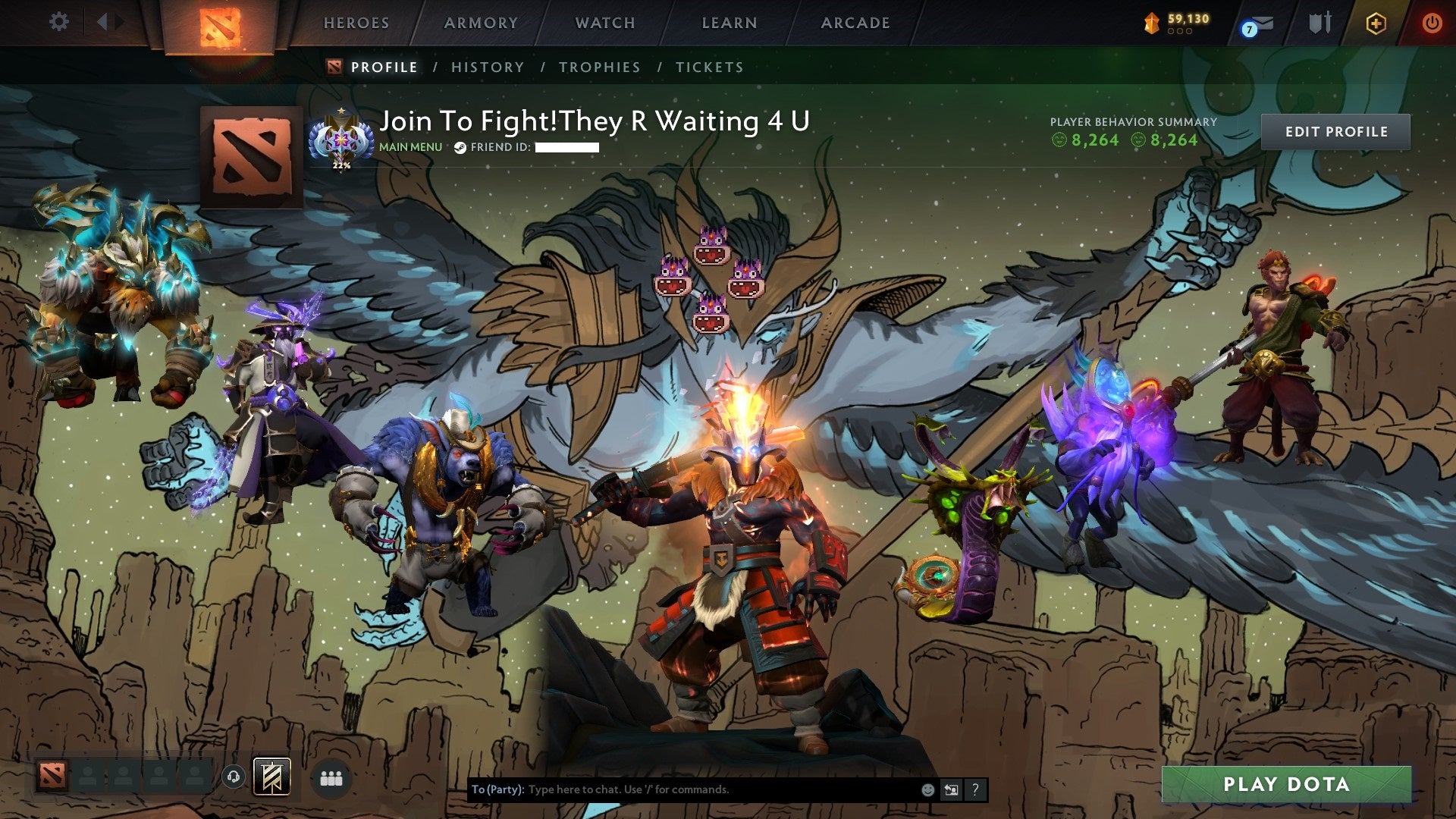Viewport: 1456px width, 819px height.
Task: Click the shield and sword armory icon
Action: coord(1320,23)
